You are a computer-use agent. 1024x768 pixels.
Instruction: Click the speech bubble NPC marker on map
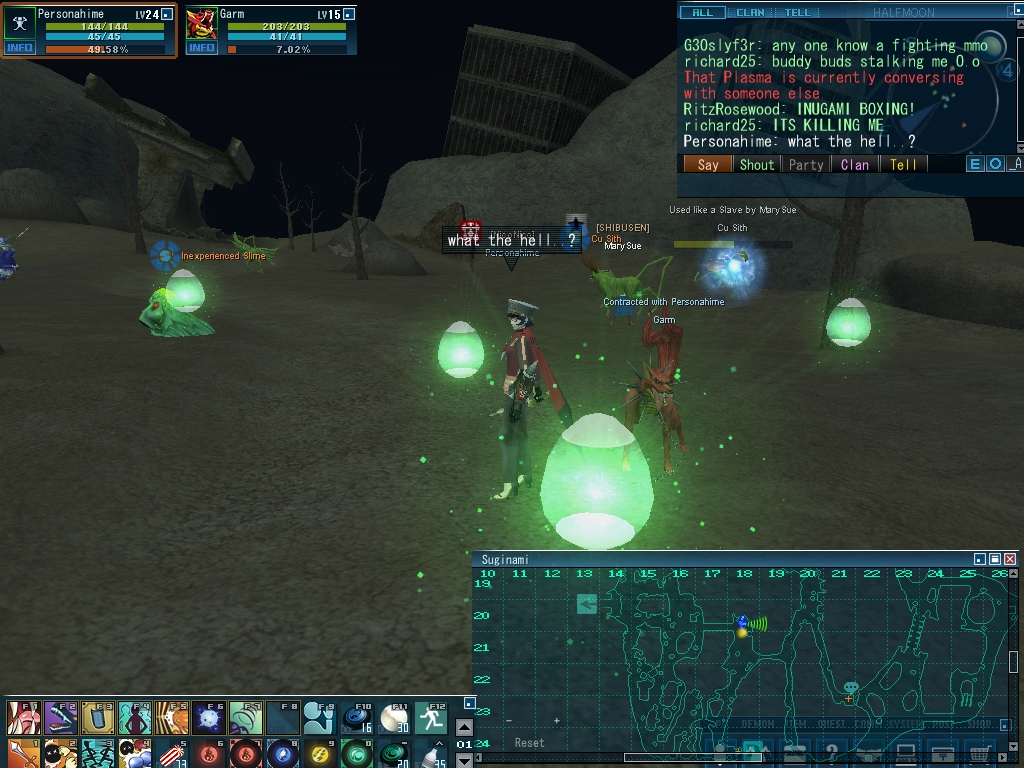(x=851, y=688)
